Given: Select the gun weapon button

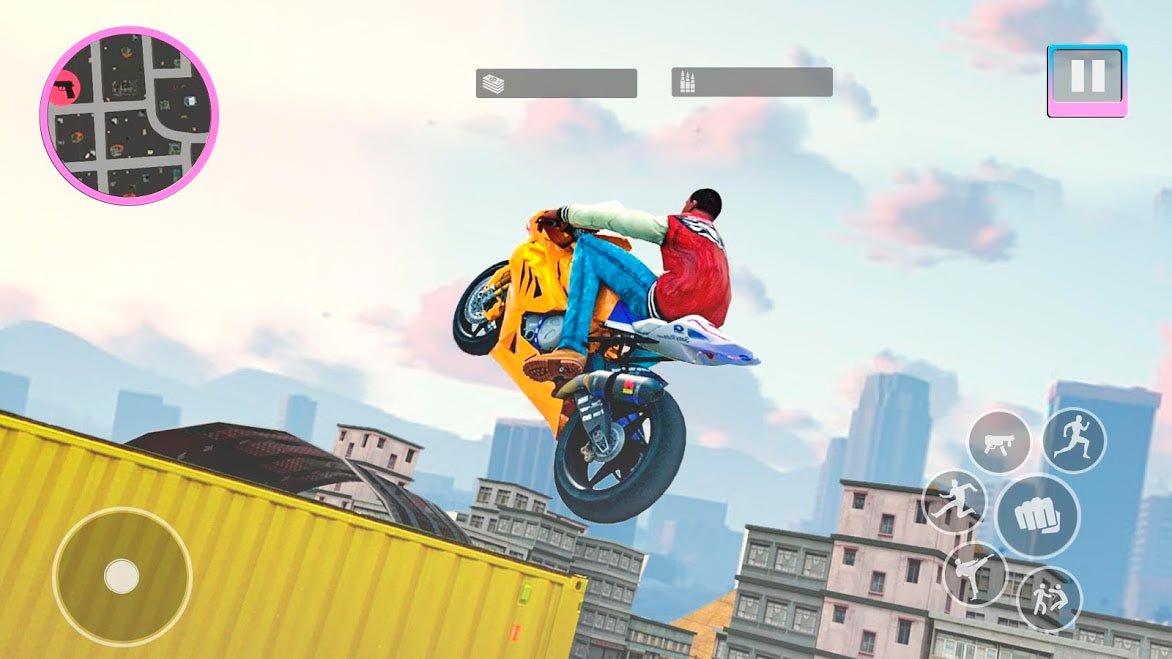Looking at the screenshot, I should tap(998, 442).
